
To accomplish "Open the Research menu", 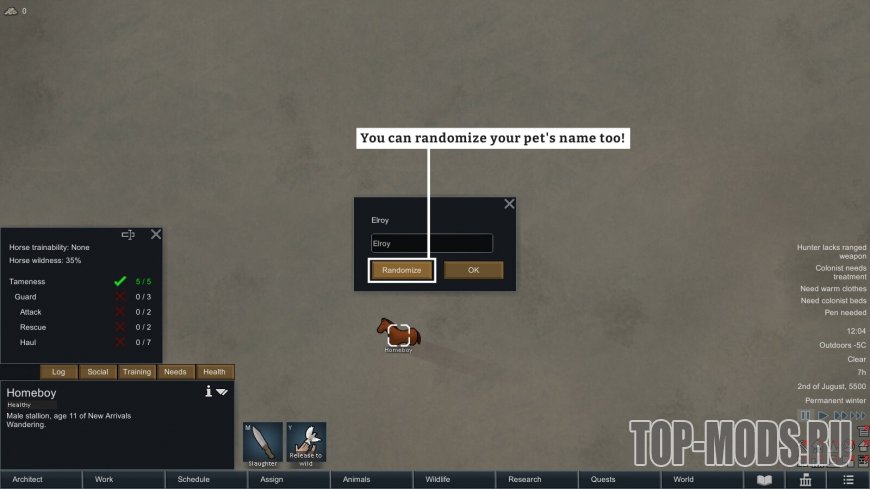I will coord(536,480).
